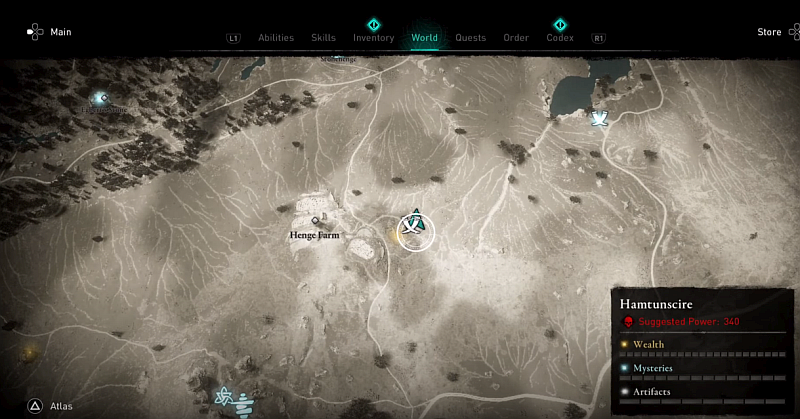Select the World tab
Viewport: 800px width, 419px height.
coord(424,38)
